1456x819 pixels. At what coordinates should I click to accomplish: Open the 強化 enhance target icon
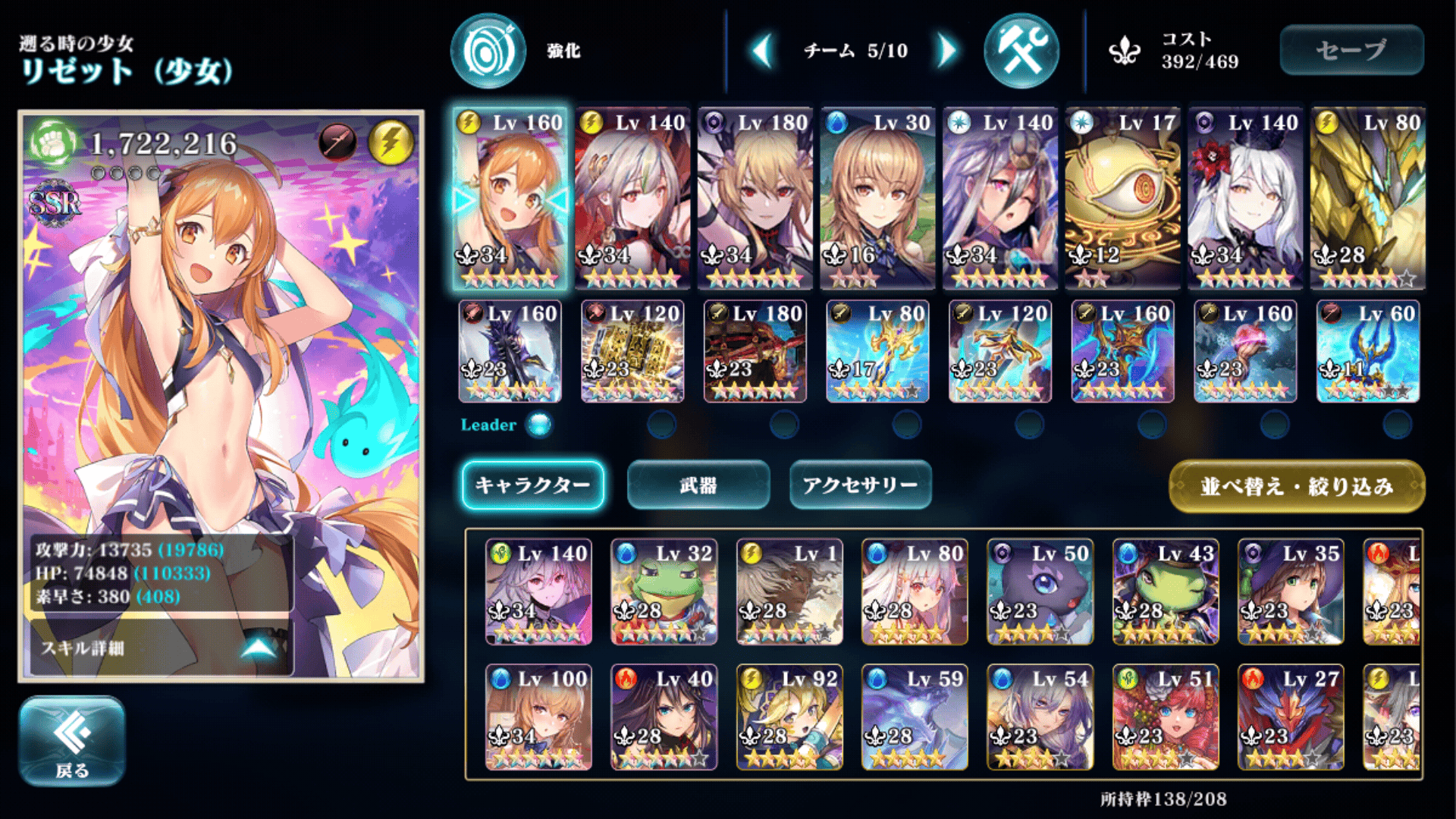click(488, 51)
